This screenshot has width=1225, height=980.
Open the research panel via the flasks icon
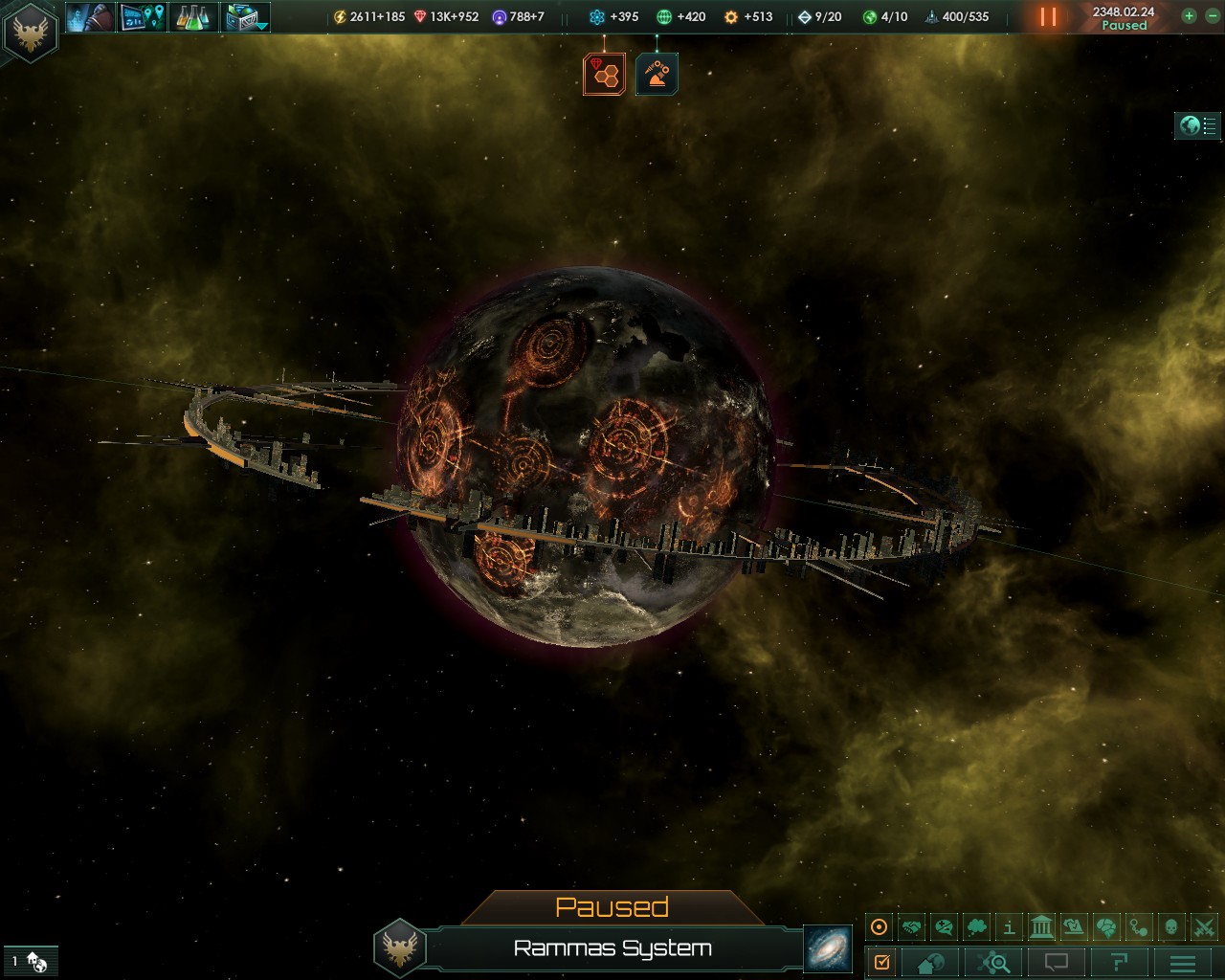[x=191, y=16]
